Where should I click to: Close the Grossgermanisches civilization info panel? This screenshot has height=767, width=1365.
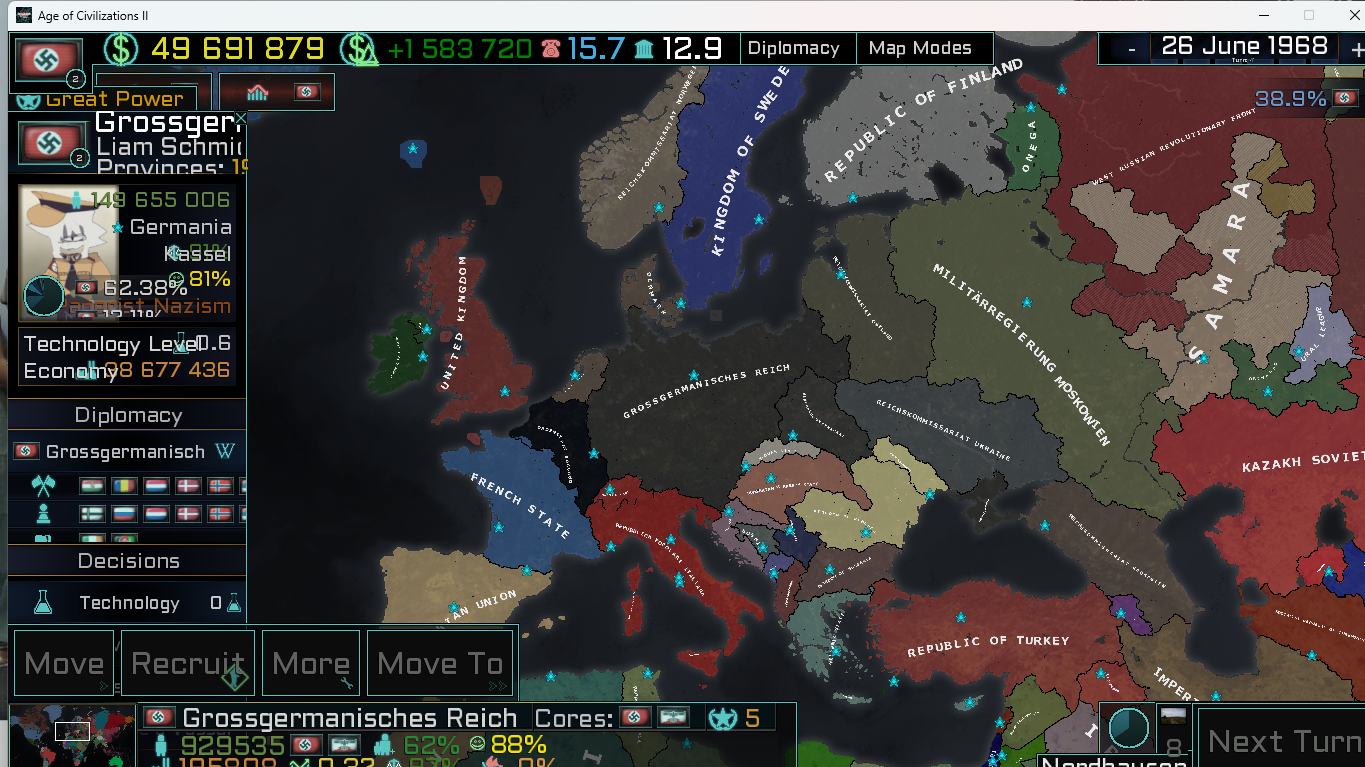coord(240,118)
